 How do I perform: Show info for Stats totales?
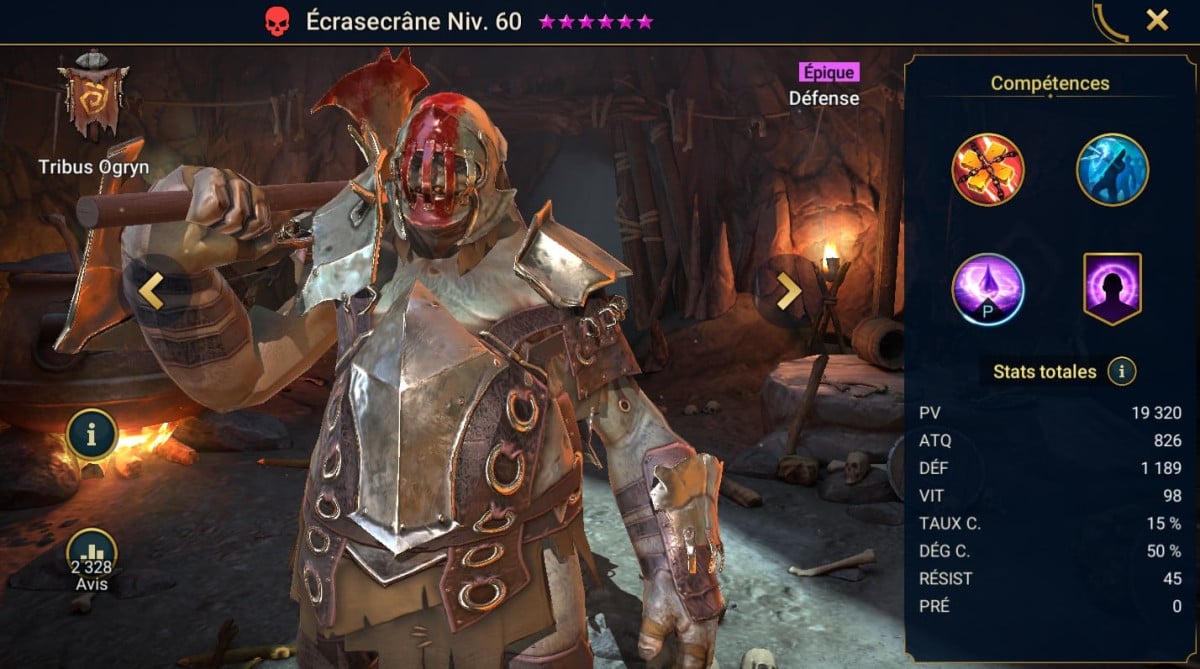(1122, 372)
